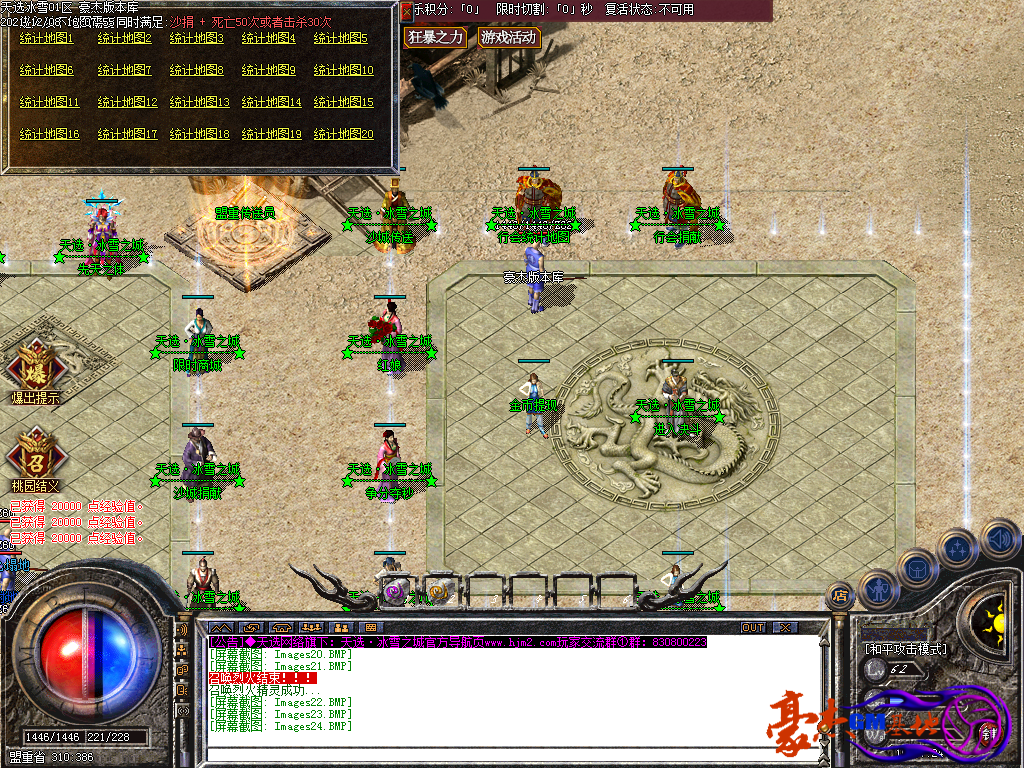Click the OUT button above chat
1024x768 pixels.
(752, 627)
